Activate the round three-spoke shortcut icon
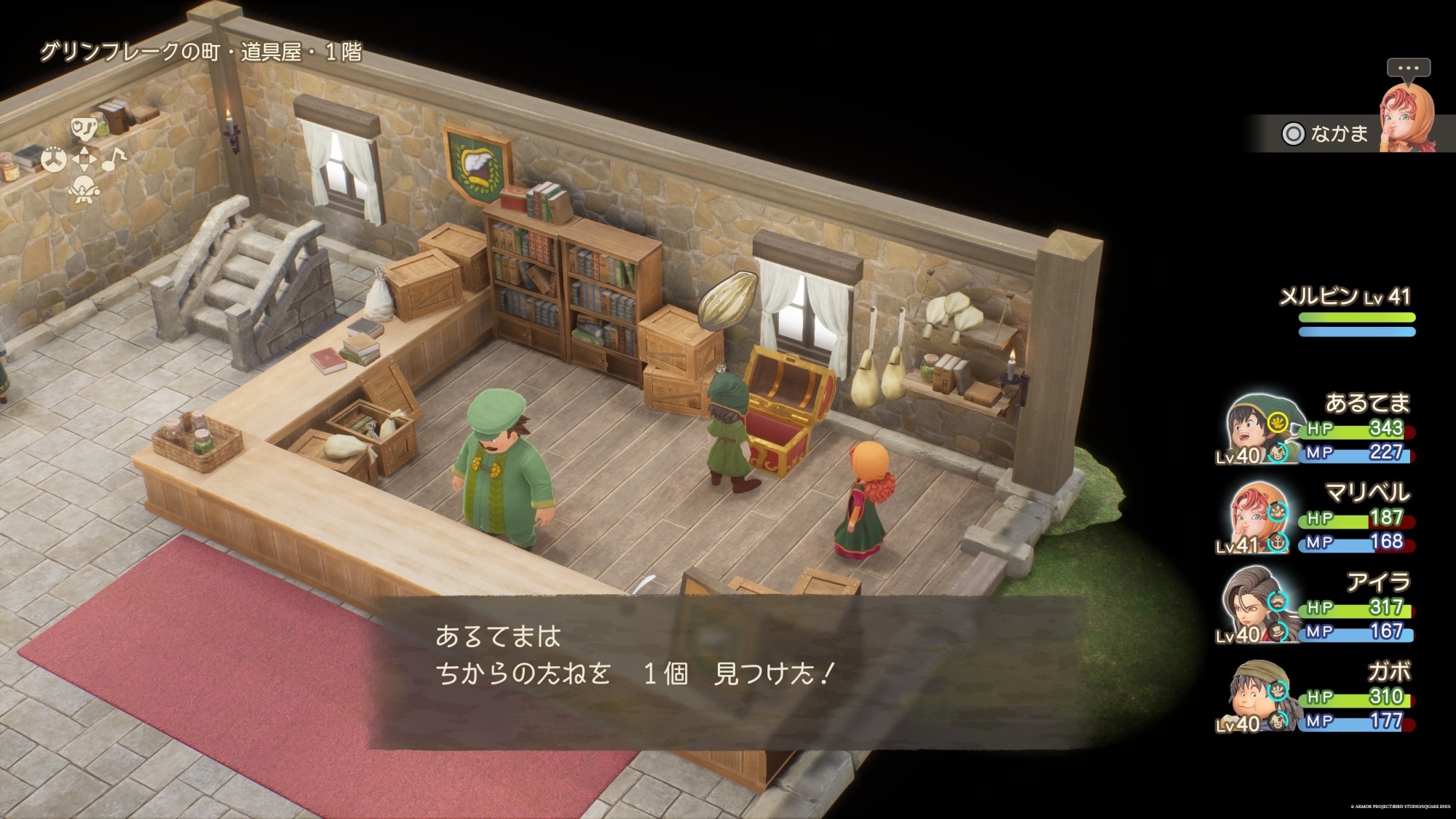Image resolution: width=1456 pixels, height=819 pixels. pos(53,159)
